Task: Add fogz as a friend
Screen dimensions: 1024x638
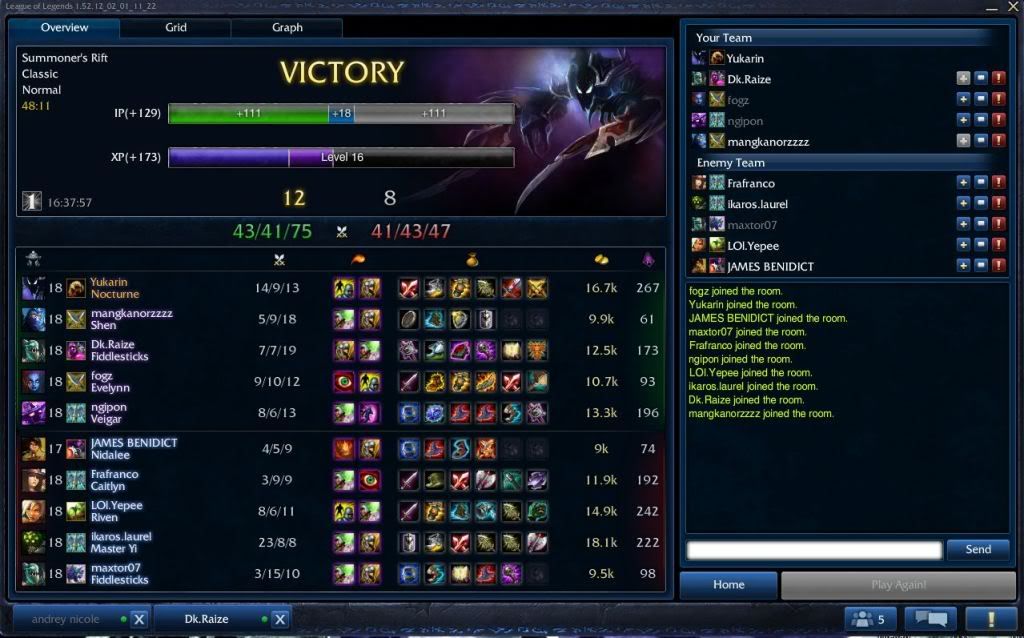Action: click(x=963, y=99)
